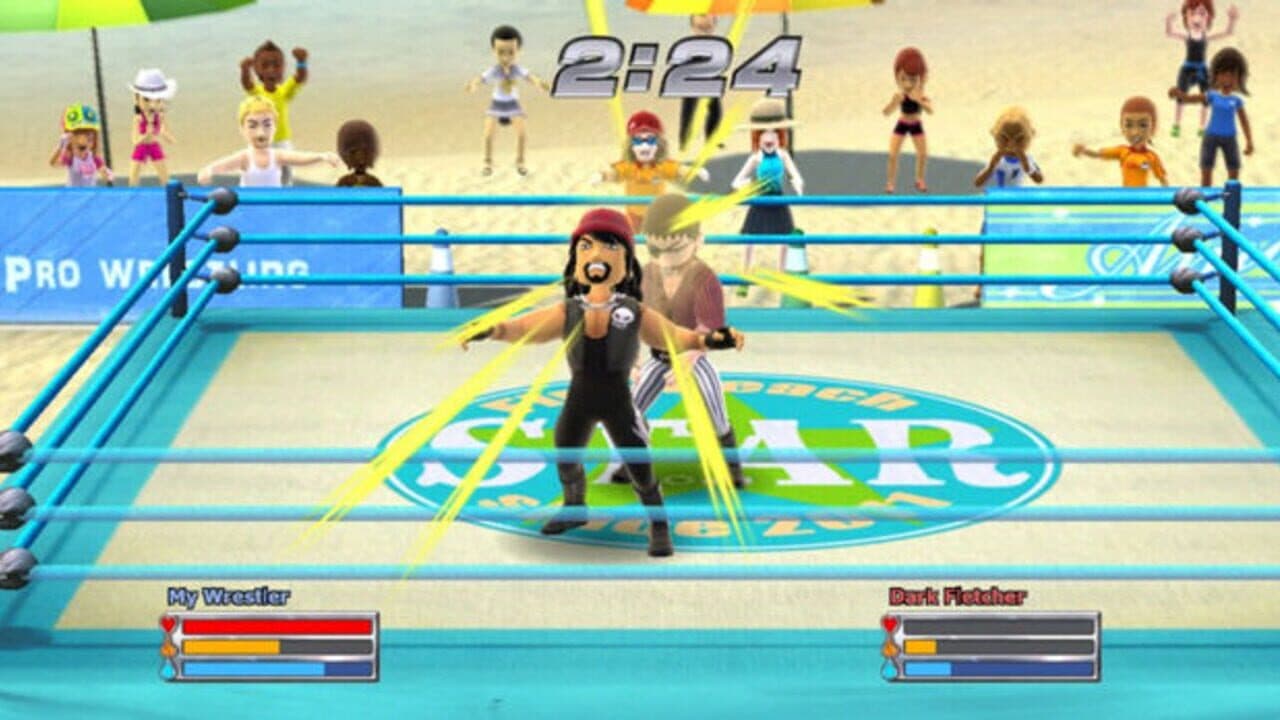
Task: Click the blue water drop icon on My Wrestler's gauge
Action: pyautogui.click(x=168, y=669)
